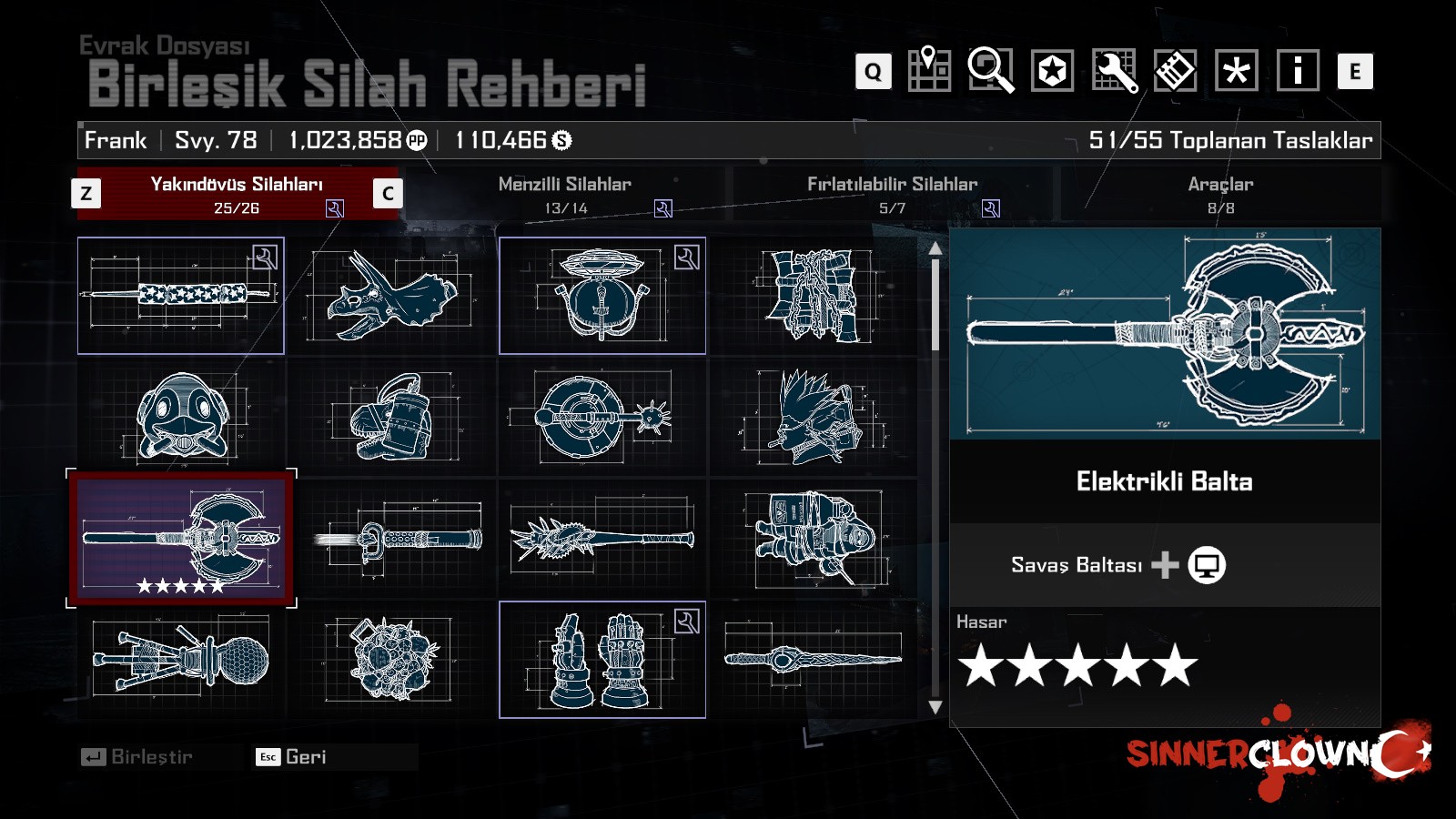Image resolution: width=1456 pixels, height=819 pixels.
Task: Select the Yakındövüş Silahları tab
Action: tap(237, 194)
